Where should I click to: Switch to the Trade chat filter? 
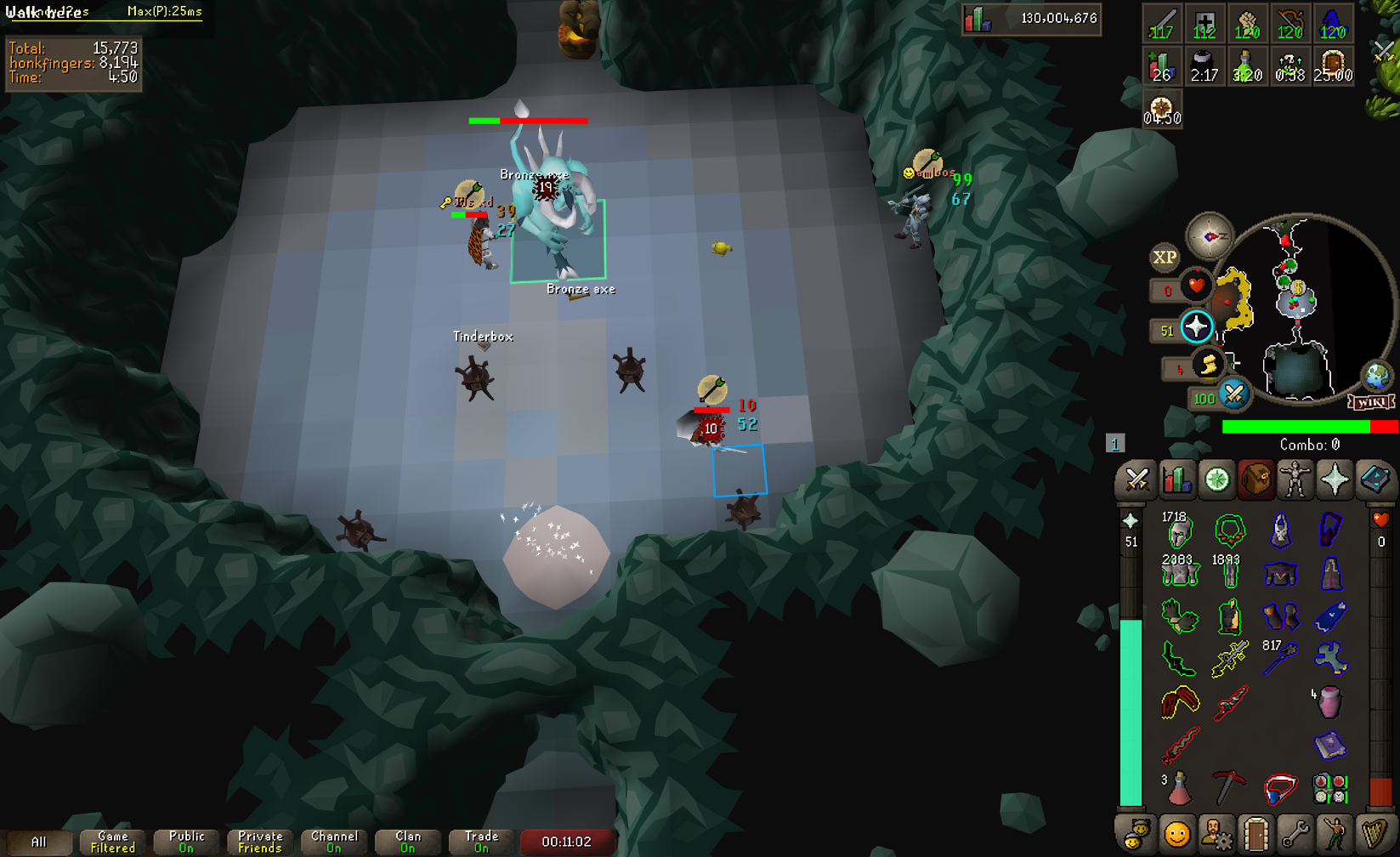[481, 842]
